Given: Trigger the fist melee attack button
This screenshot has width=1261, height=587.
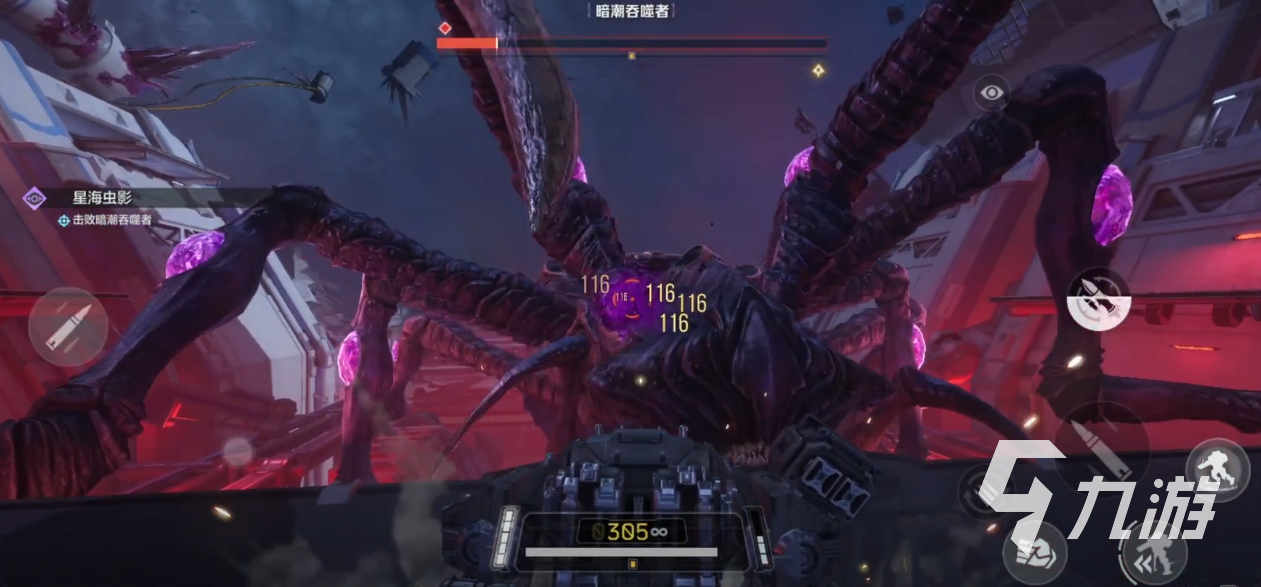Looking at the screenshot, I should tap(1034, 551).
